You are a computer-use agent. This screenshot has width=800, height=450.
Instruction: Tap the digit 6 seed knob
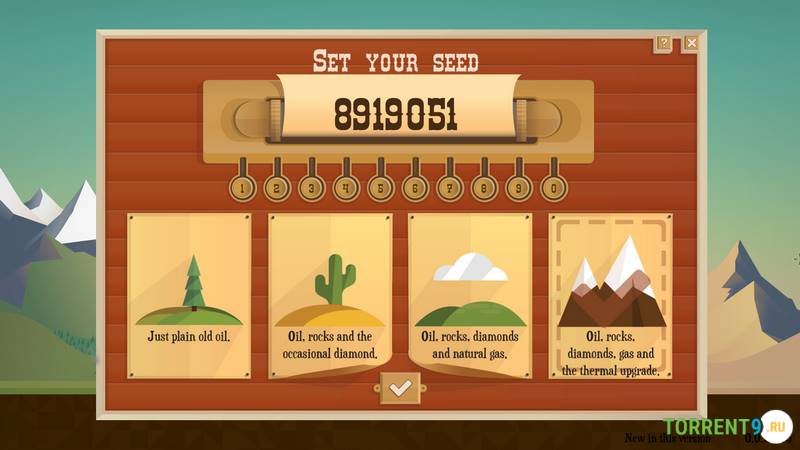tap(414, 186)
